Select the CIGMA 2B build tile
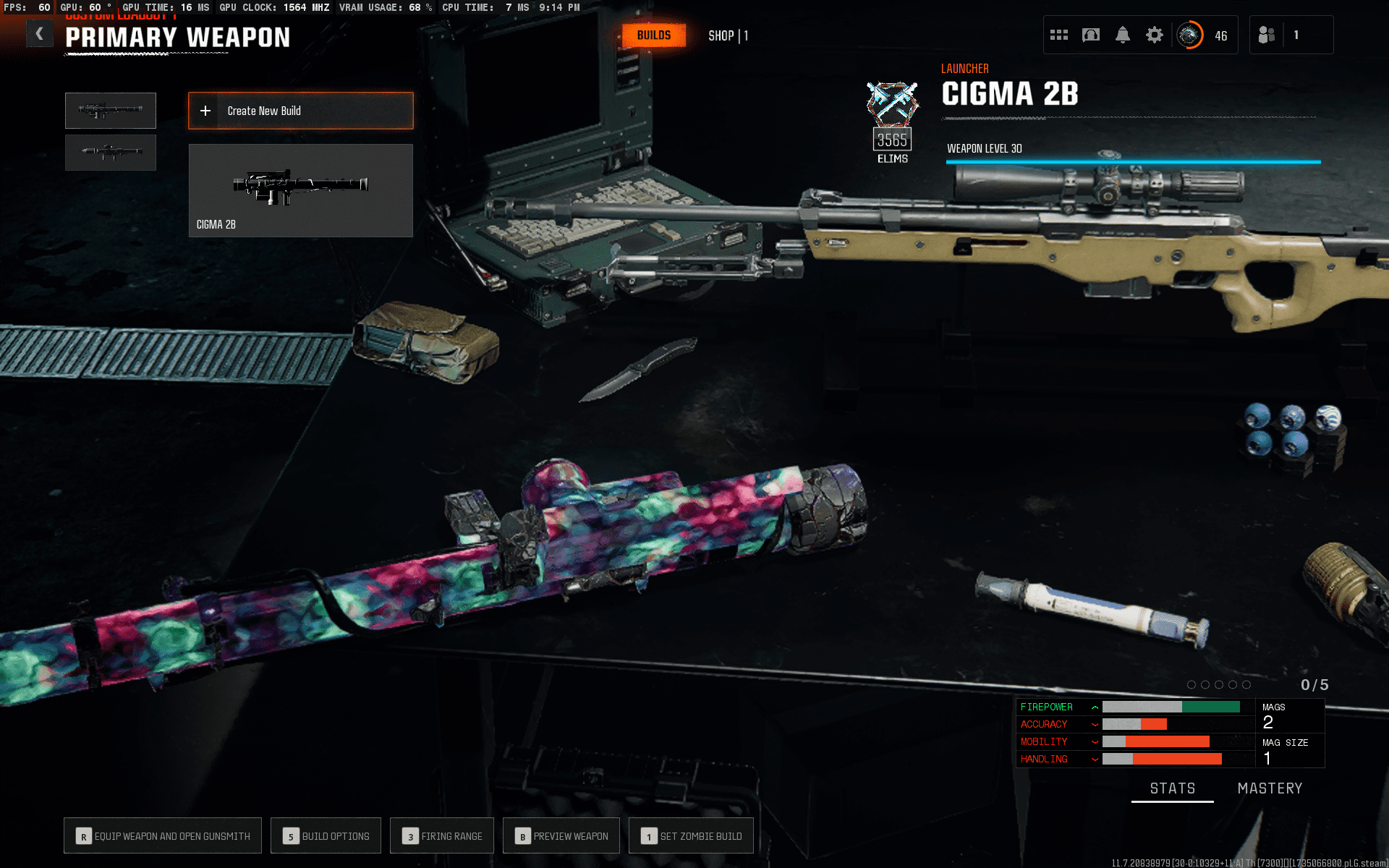The image size is (1389, 868). coord(300,190)
